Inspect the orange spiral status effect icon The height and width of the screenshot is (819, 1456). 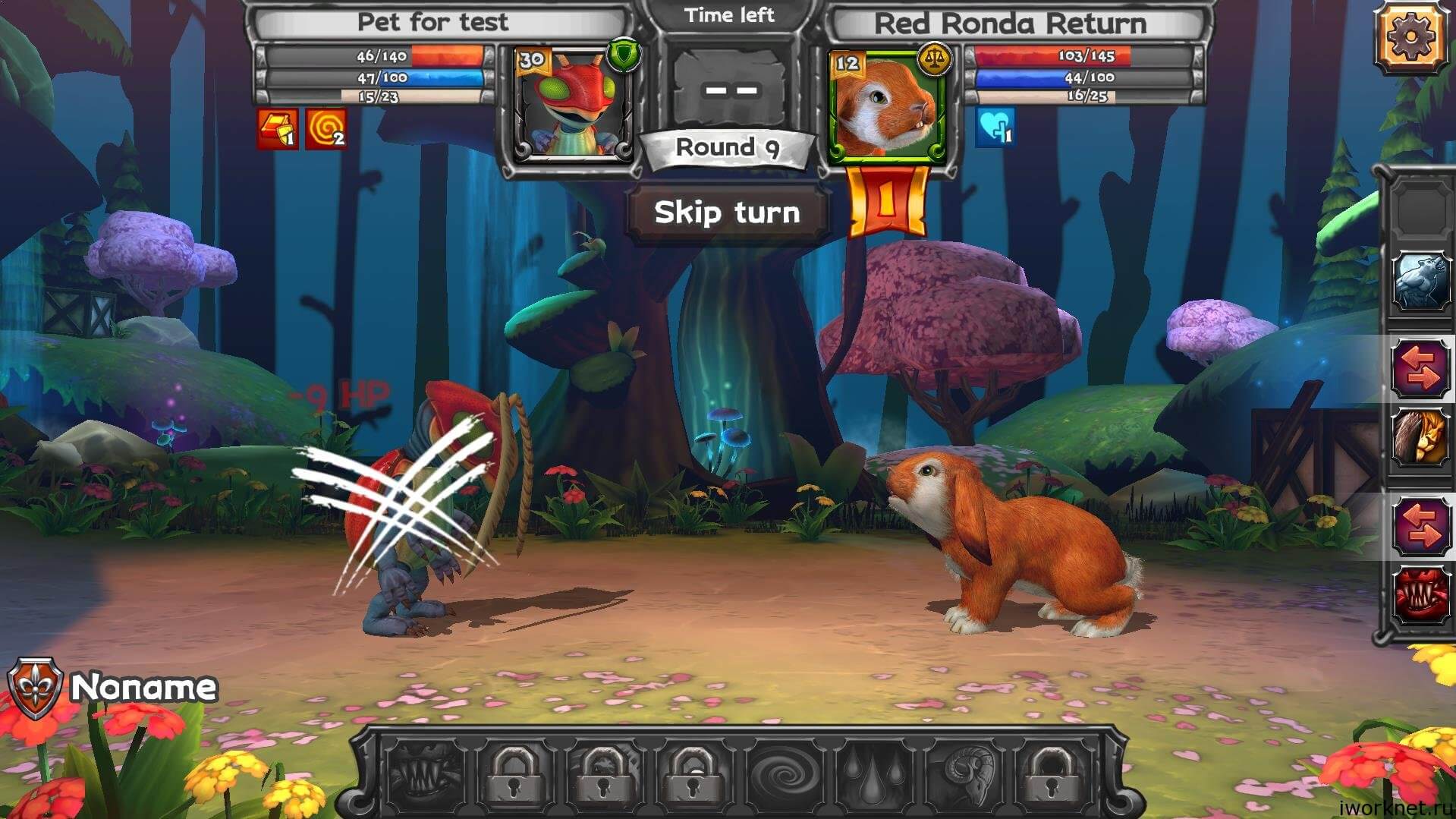pos(326,128)
